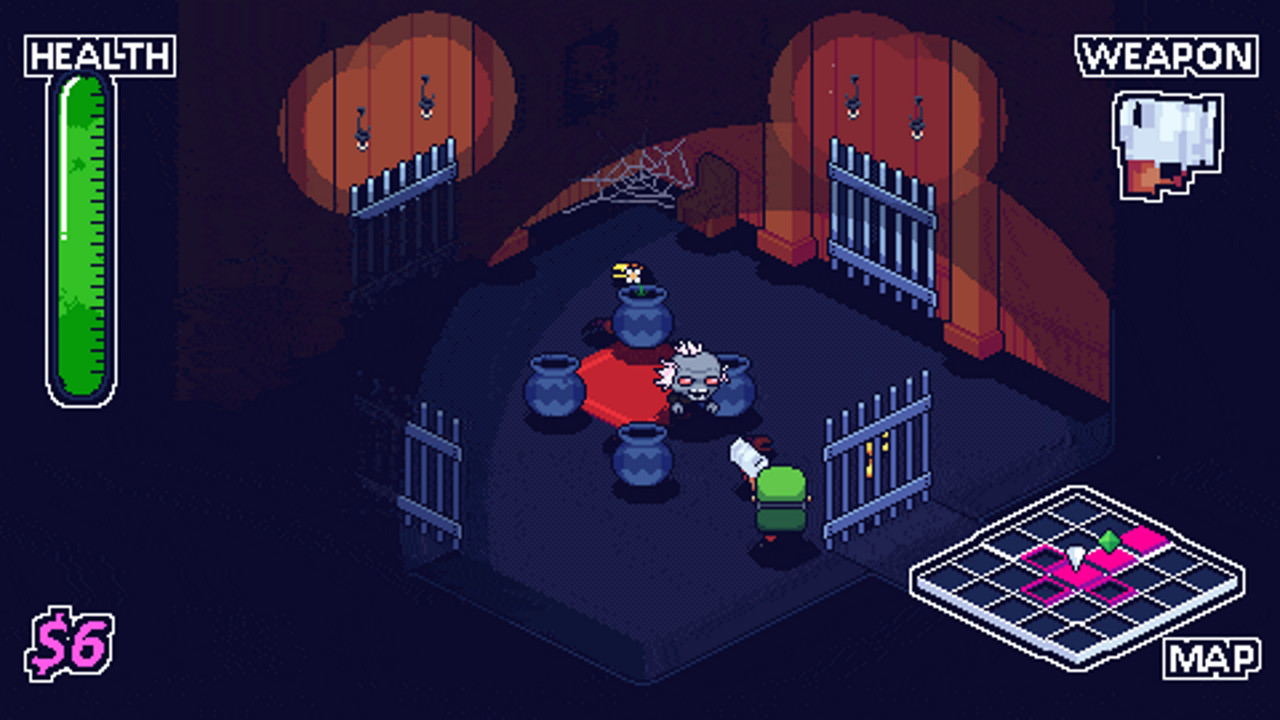
Task: Open the WEAPON selection panel
Action: coord(1165,56)
